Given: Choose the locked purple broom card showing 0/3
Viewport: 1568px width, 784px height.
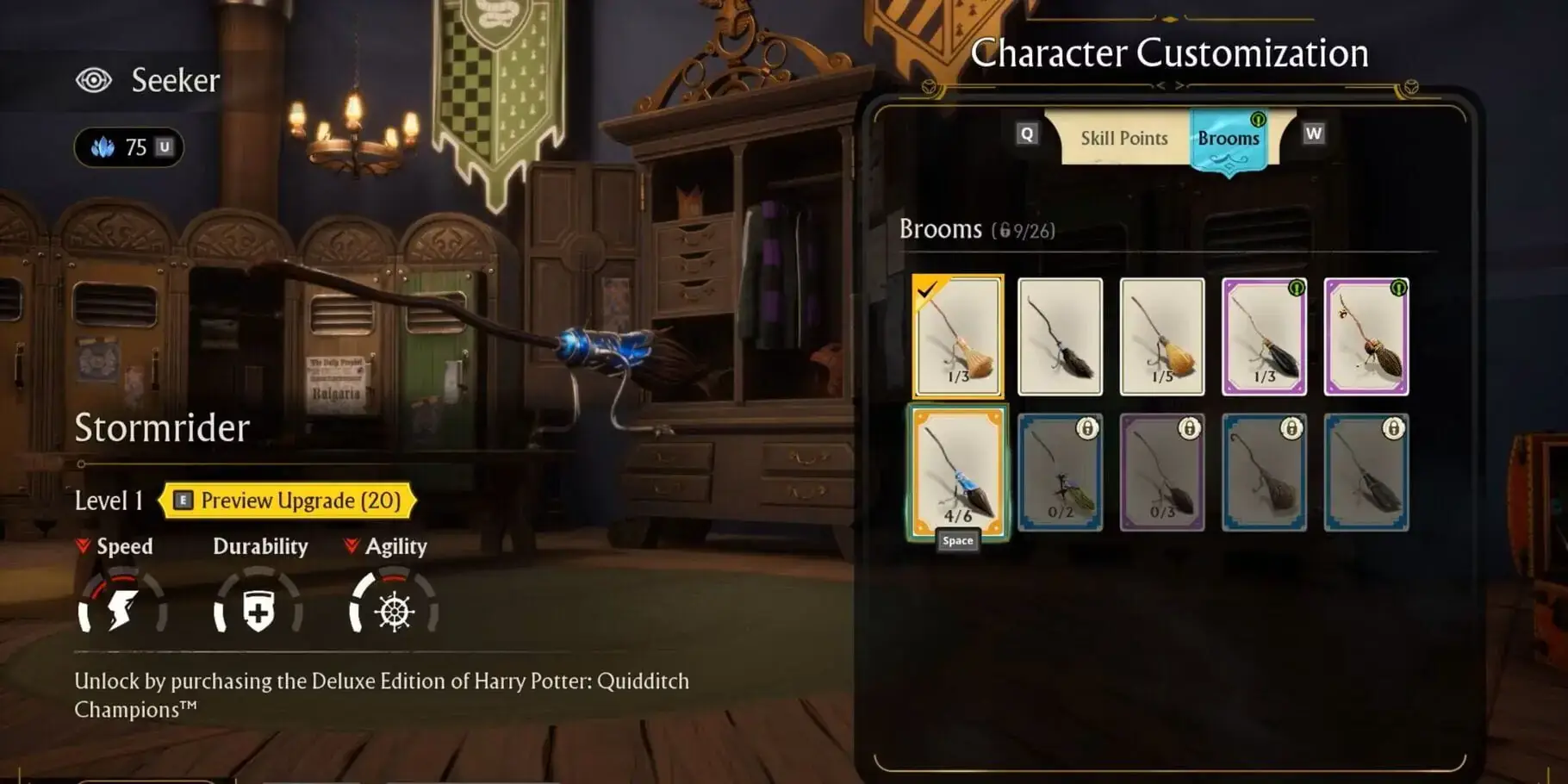Looking at the screenshot, I should (1161, 472).
